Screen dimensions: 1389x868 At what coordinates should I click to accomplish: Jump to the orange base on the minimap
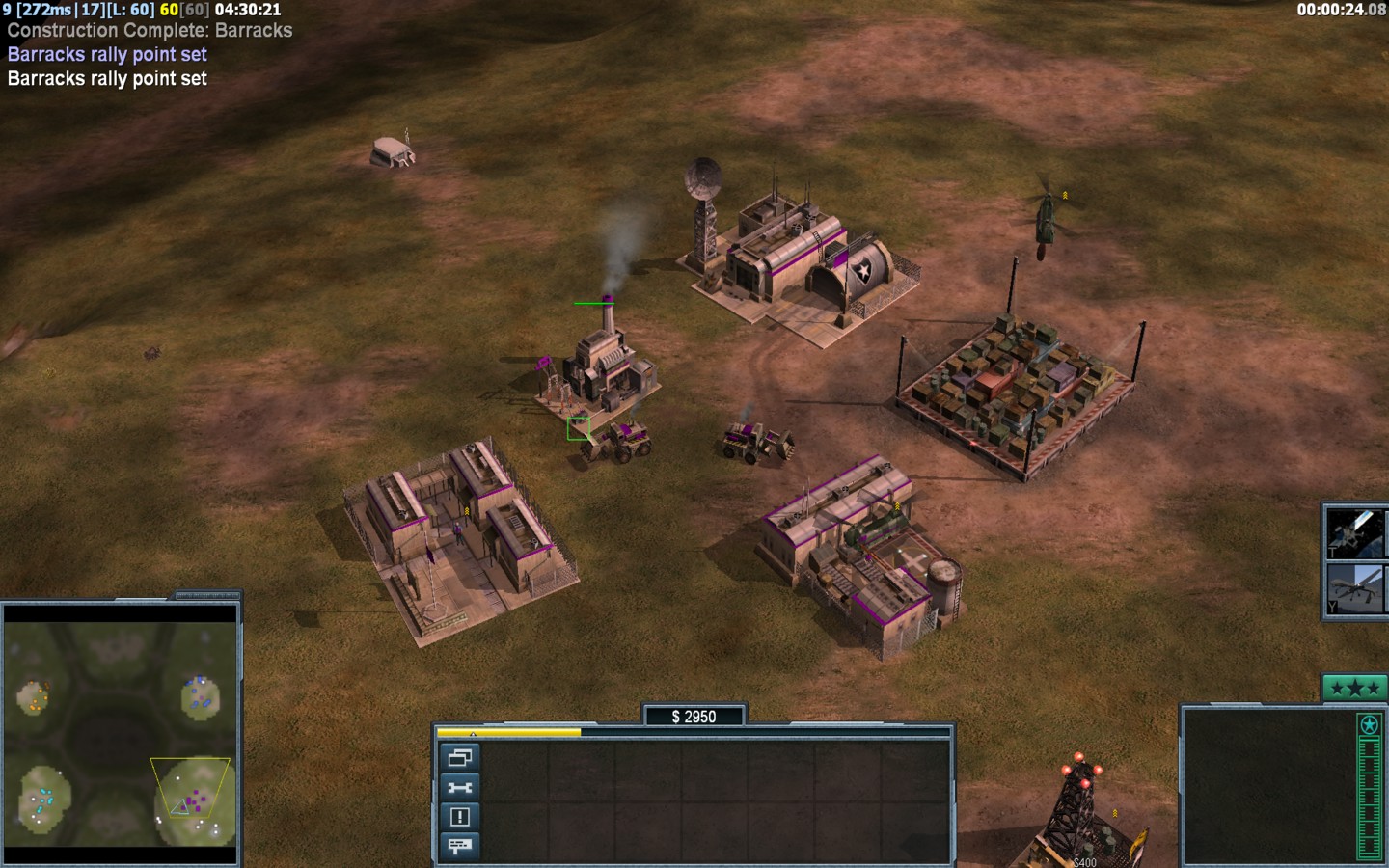(x=37, y=694)
